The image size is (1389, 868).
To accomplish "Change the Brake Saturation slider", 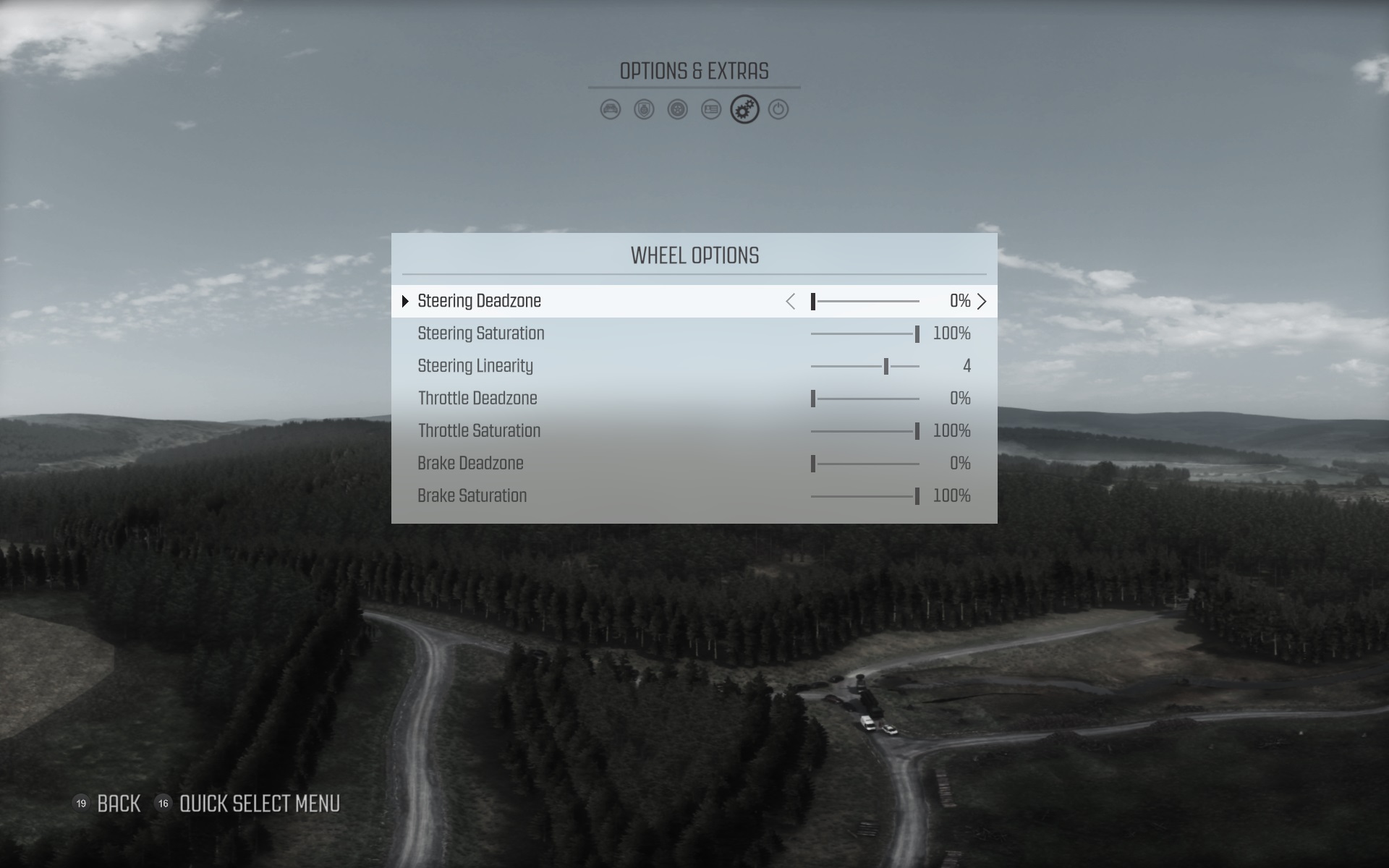I will click(x=865, y=497).
